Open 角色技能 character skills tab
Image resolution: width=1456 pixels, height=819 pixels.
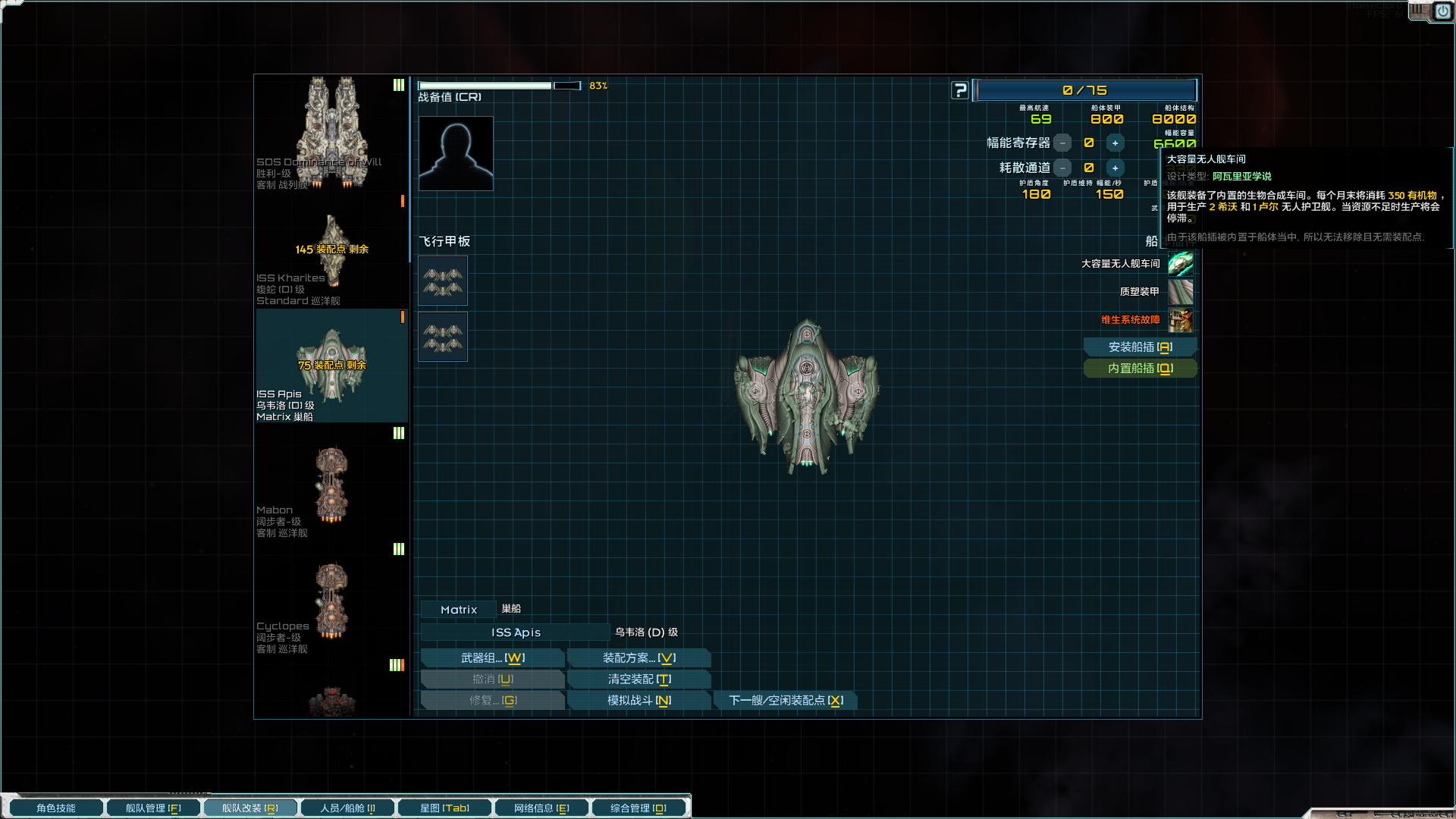pyautogui.click(x=56, y=808)
